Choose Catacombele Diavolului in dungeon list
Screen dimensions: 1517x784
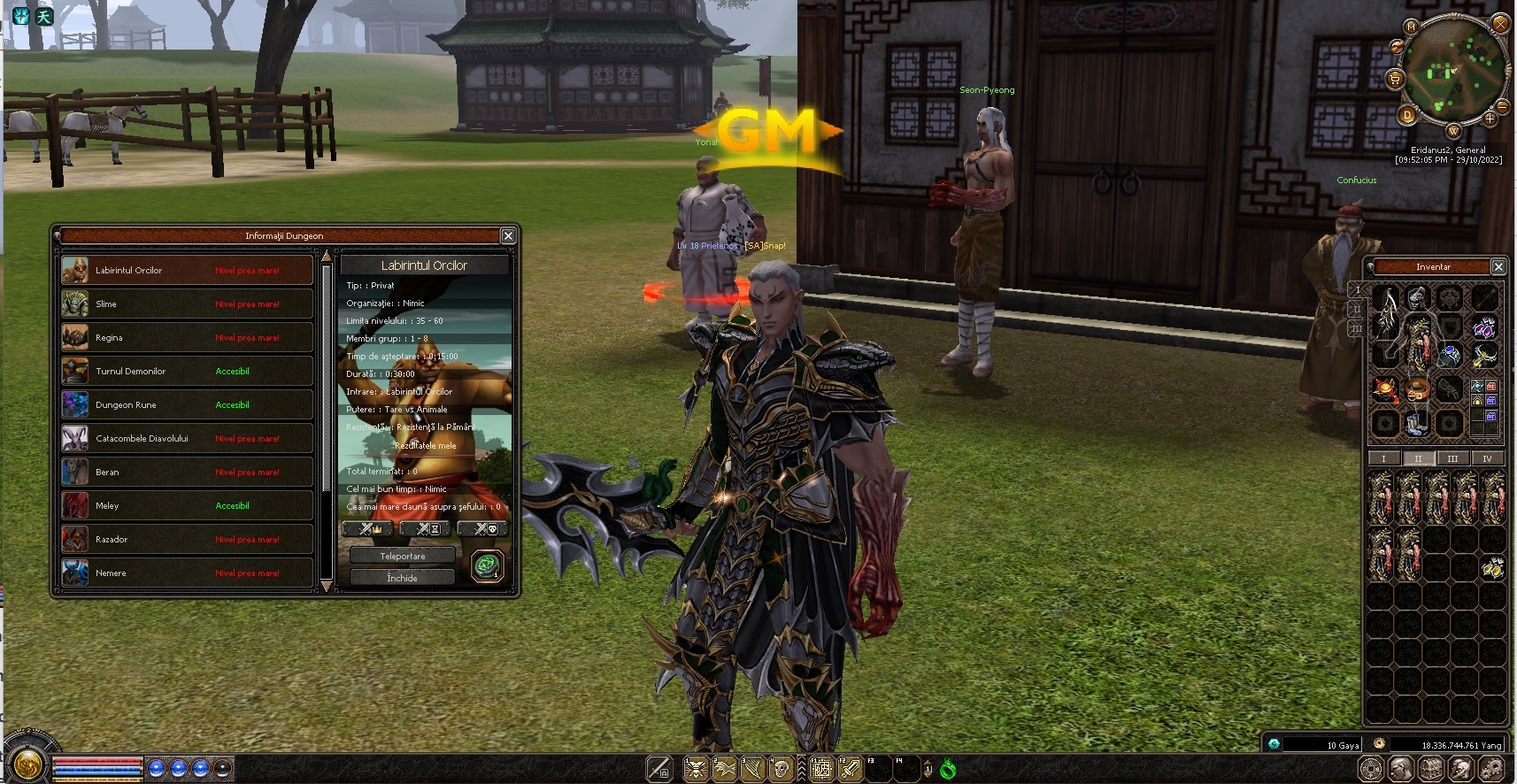(187, 439)
